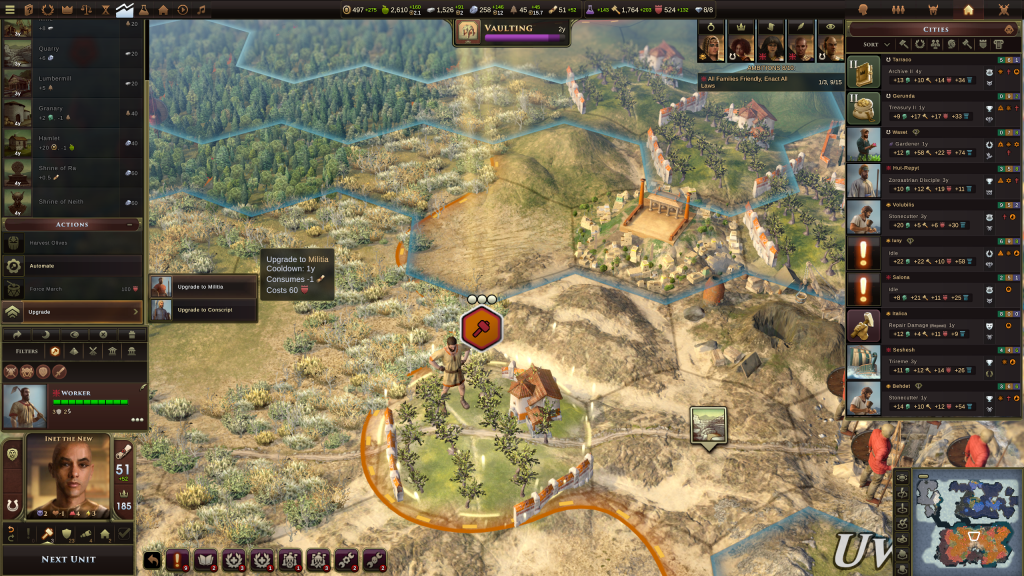
Task: Switch to the cities house tab
Action: click(967, 9)
